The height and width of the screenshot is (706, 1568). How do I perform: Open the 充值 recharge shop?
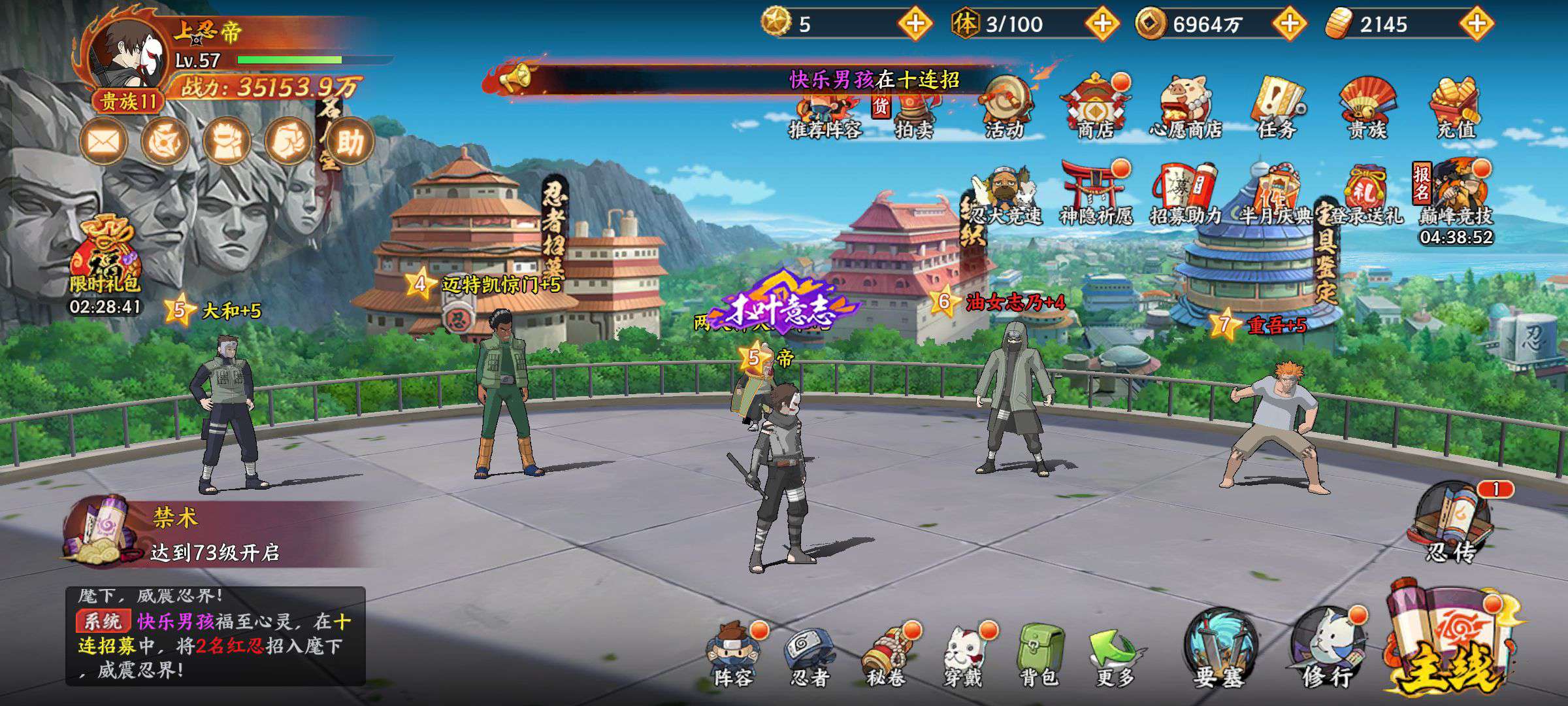pyautogui.click(x=1456, y=108)
